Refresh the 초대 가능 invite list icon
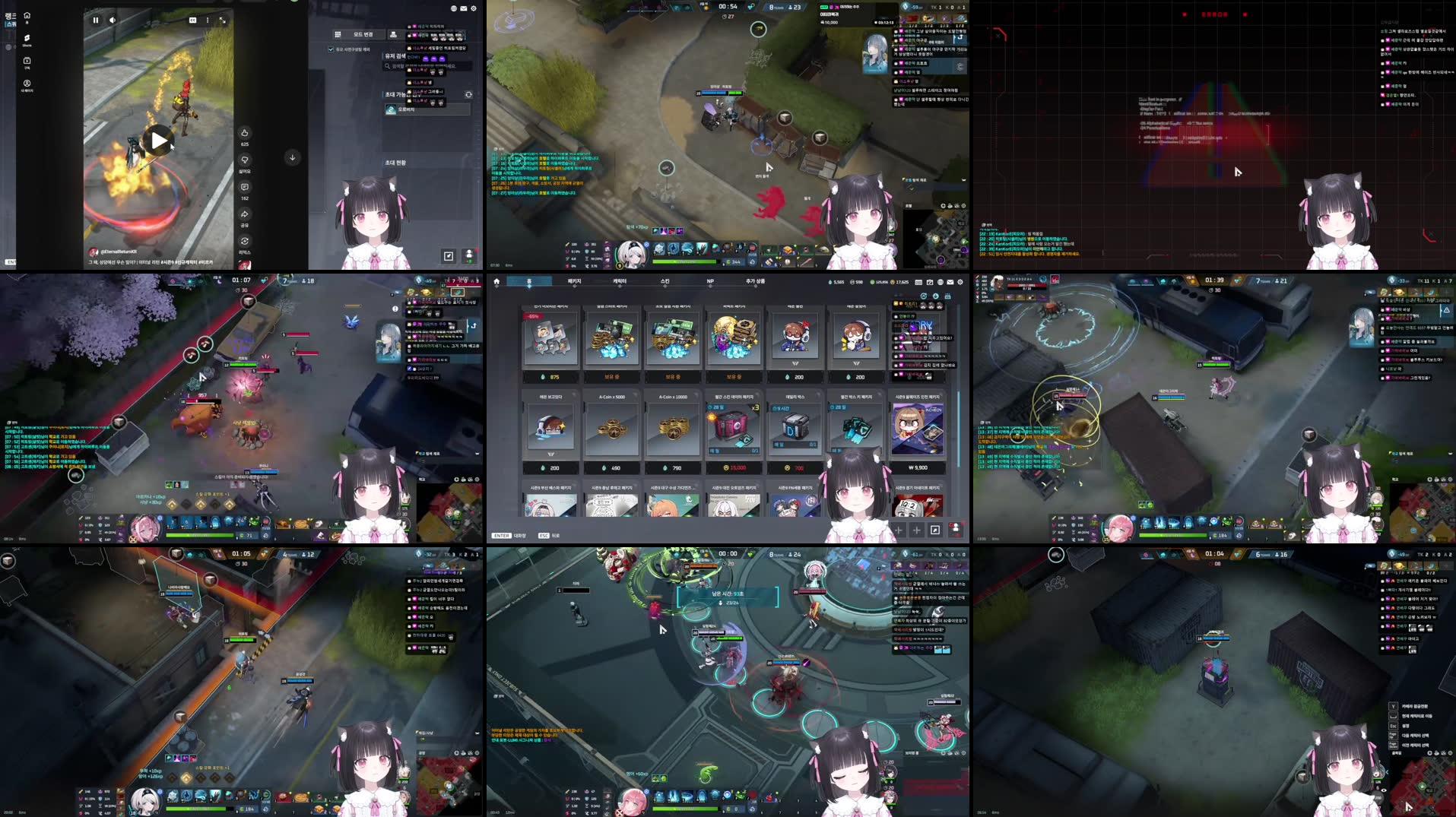Viewport: 1456px width, 817px height. (468, 95)
